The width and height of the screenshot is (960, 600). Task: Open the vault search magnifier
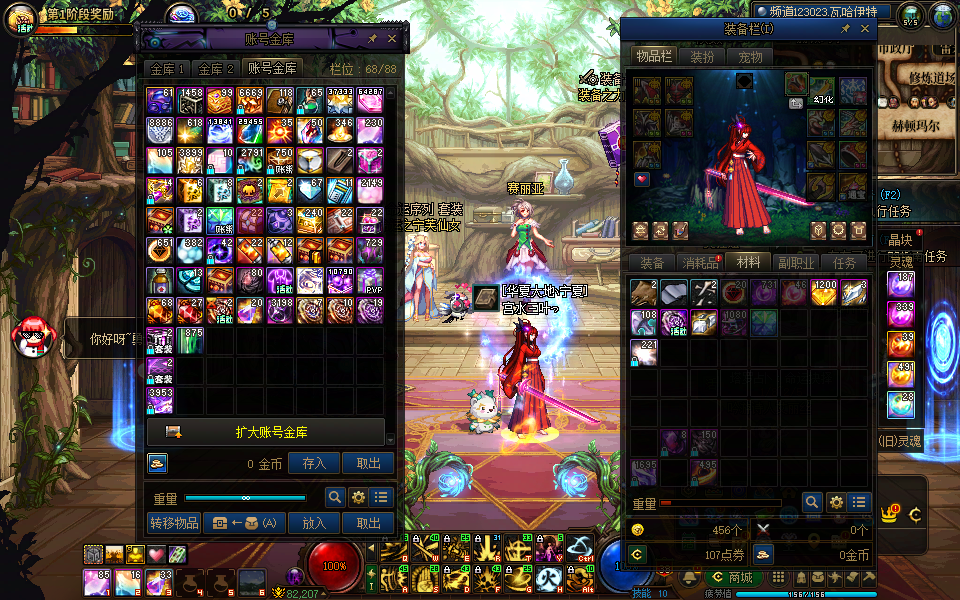[x=335, y=497]
